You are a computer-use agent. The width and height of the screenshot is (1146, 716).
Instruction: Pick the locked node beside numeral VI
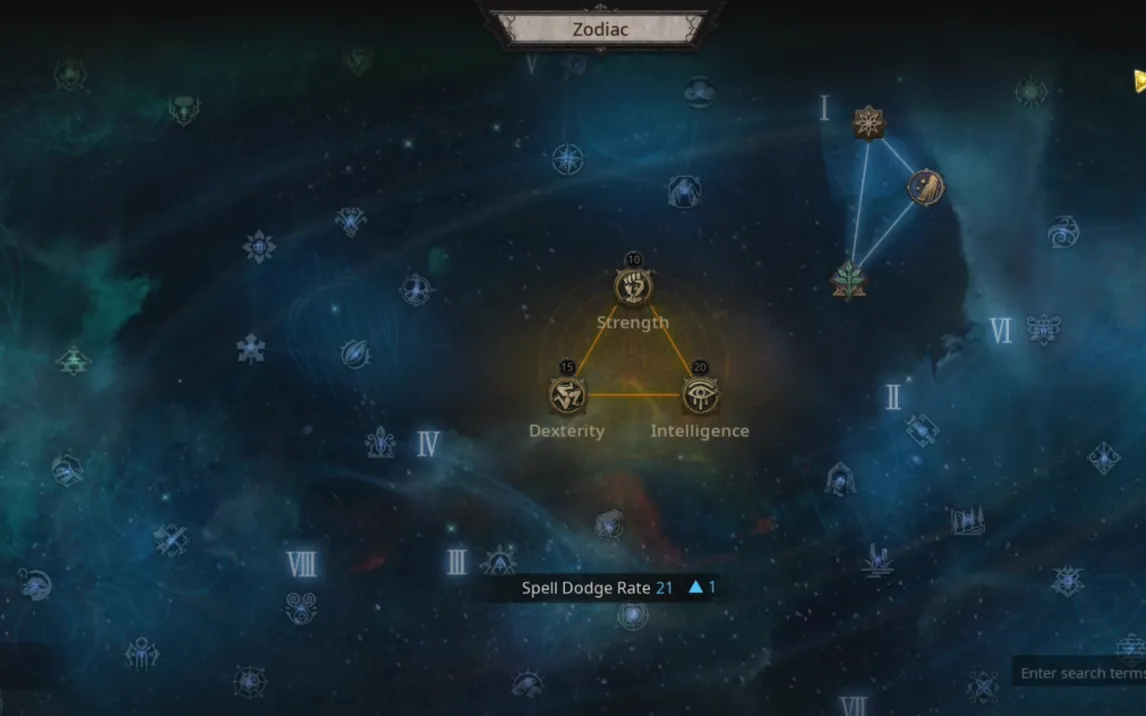(1043, 328)
